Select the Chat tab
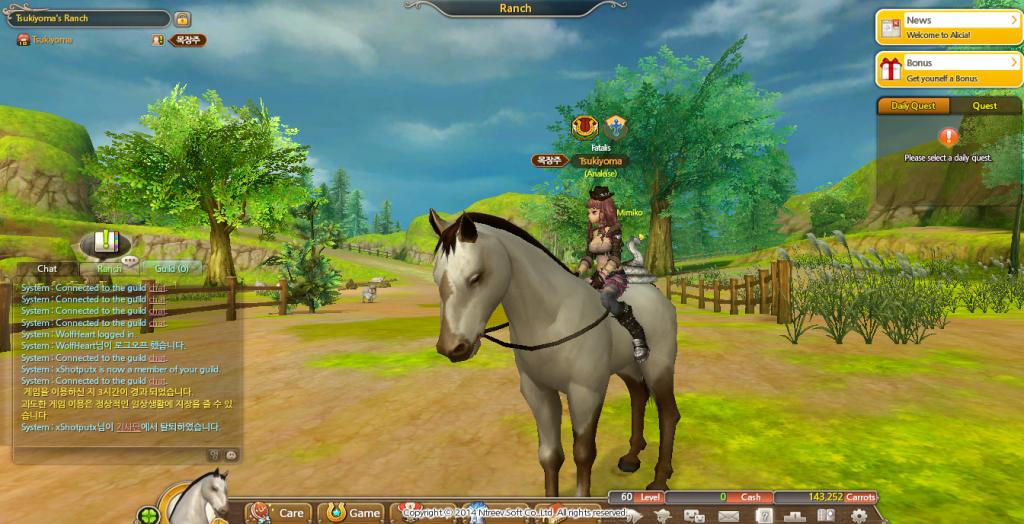 click(x=47, y=268)
